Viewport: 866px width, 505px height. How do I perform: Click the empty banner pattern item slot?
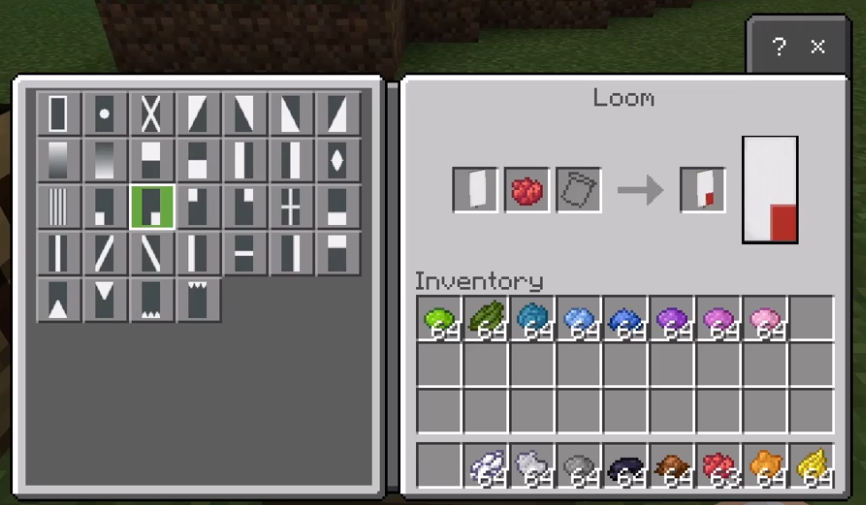pyautogui.click(x=579, y=189)
